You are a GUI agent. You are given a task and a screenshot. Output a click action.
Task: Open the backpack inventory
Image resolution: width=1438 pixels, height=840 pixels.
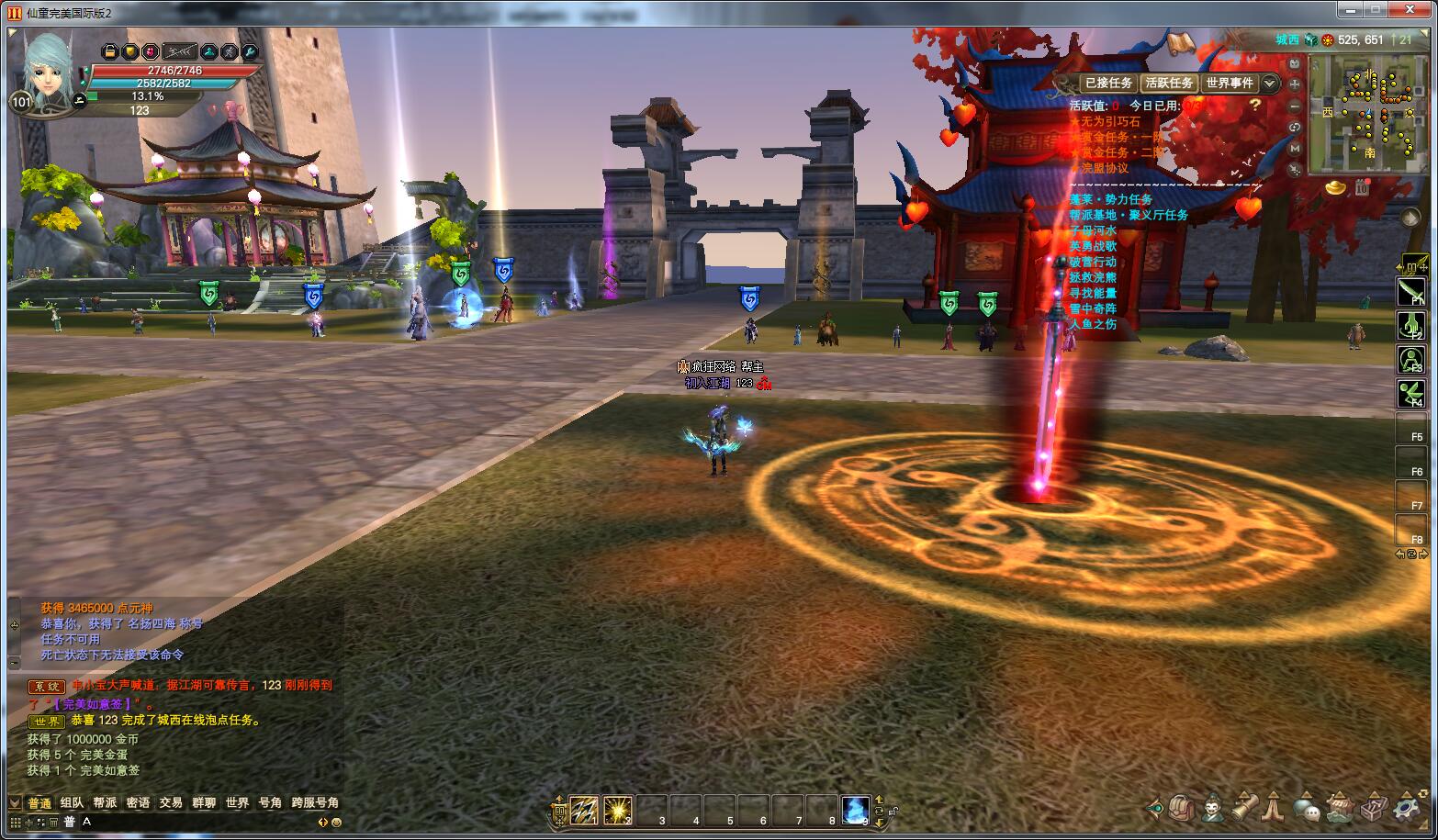point(1183,808)
